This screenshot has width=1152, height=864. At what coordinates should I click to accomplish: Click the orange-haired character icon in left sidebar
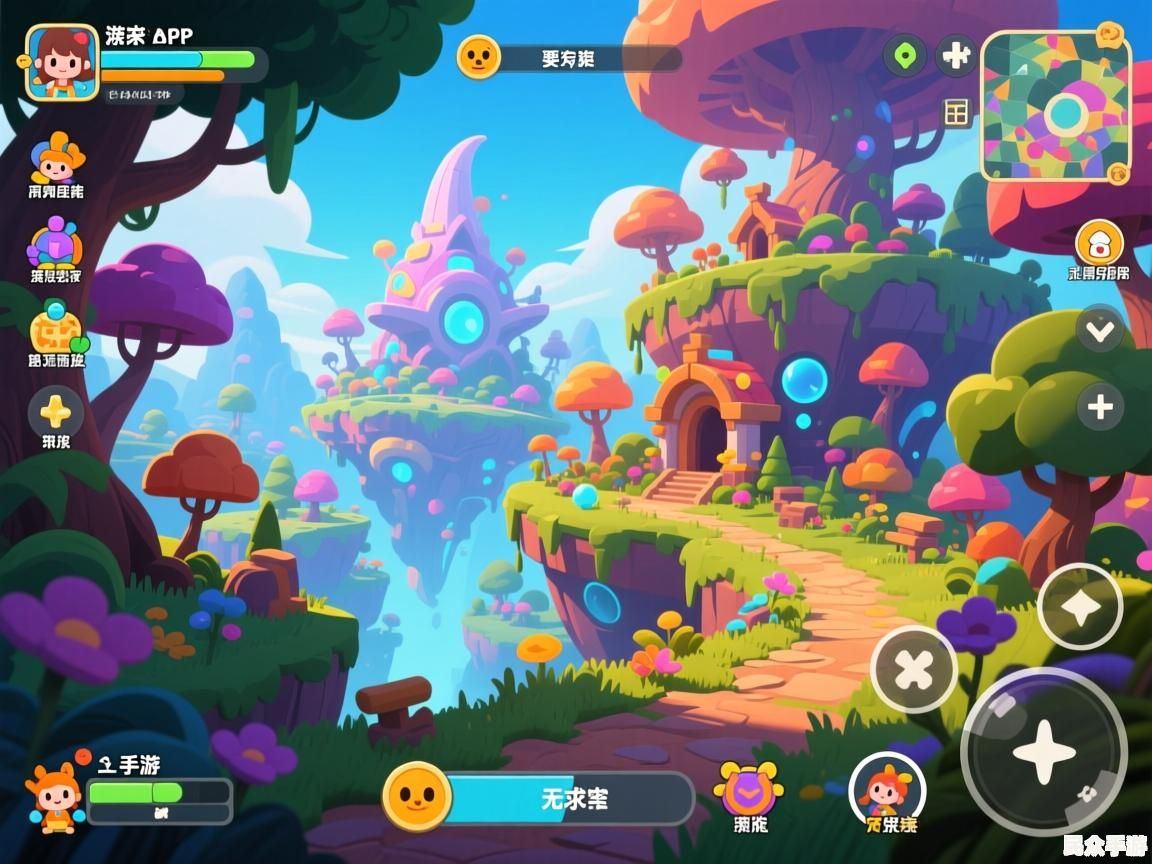(57, 158)
